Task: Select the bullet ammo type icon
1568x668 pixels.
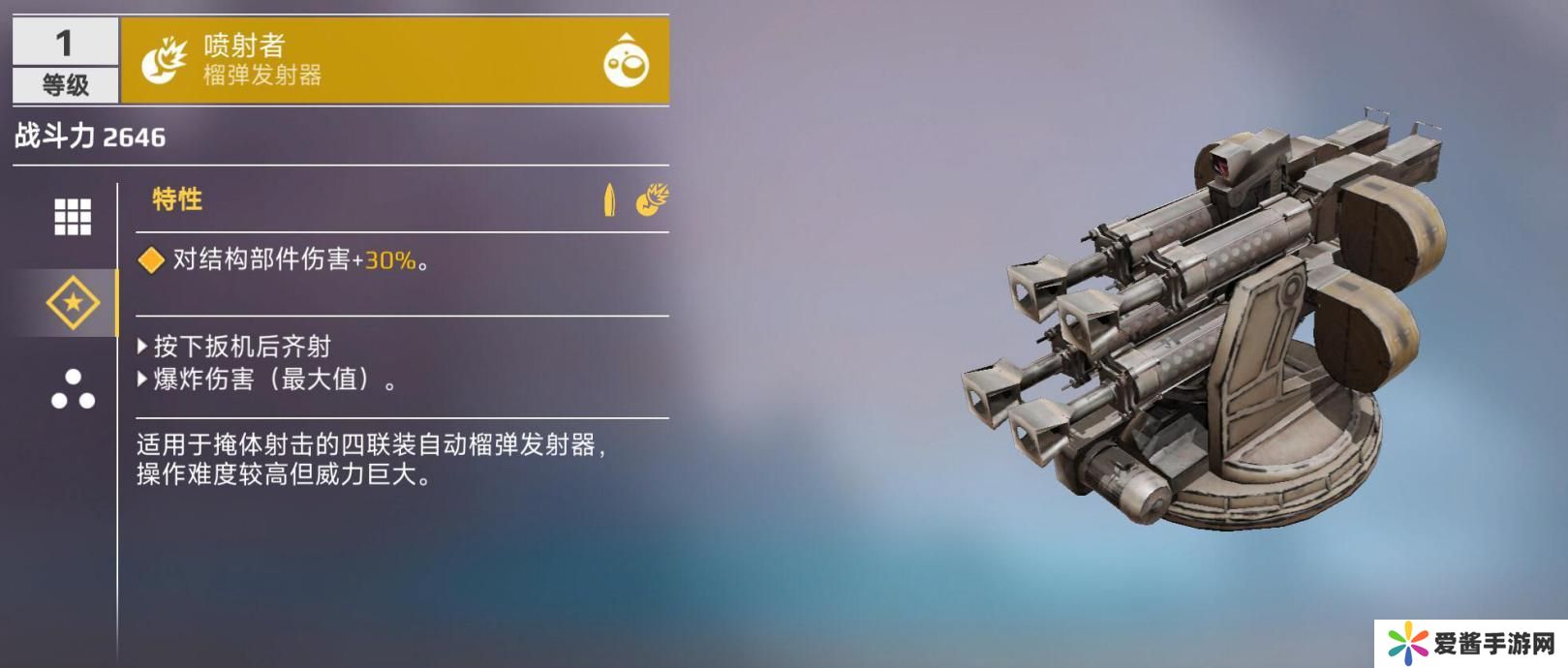Action: 609,199
